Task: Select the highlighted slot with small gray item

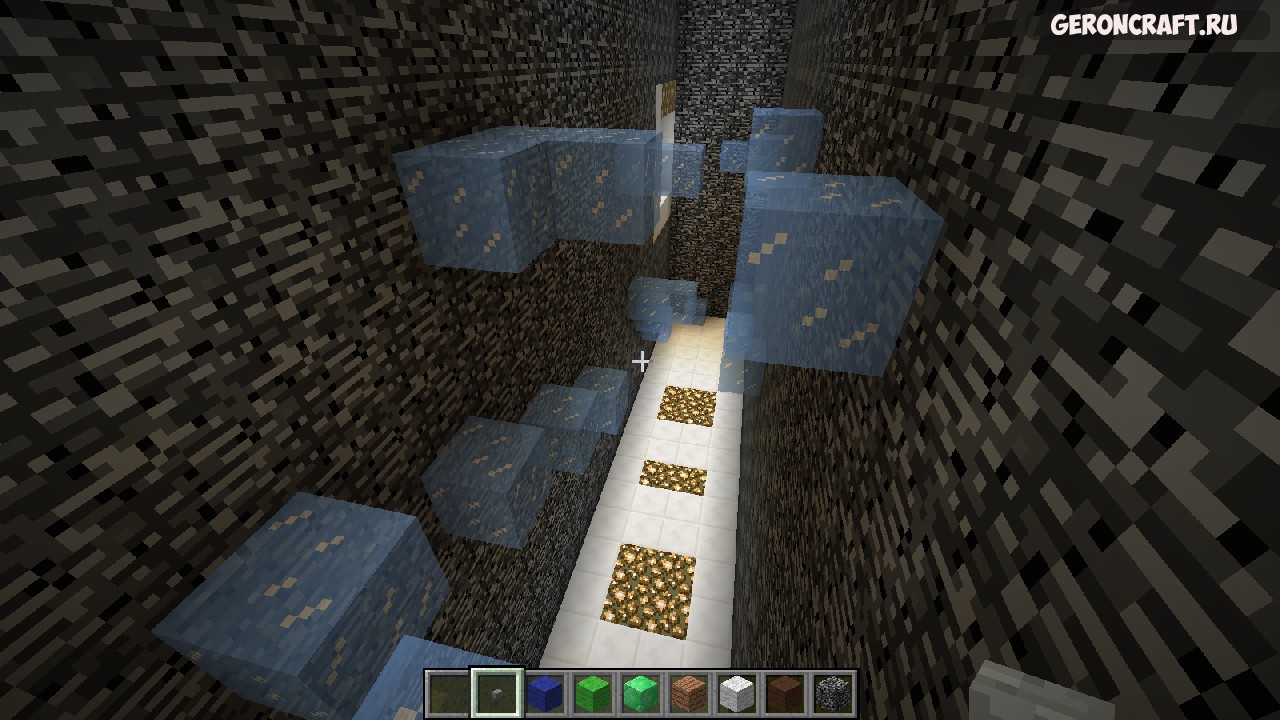Action: coord(496,693)
